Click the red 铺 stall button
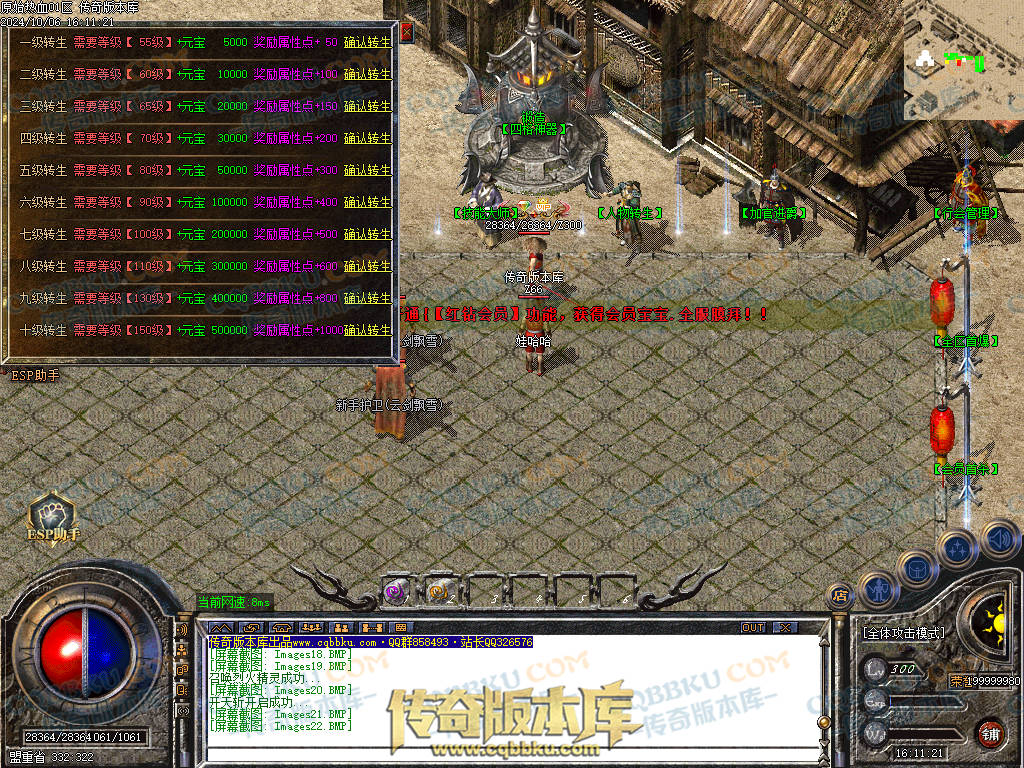The height and width of the screenshot is (768, 1024). [x=990, y=732]
